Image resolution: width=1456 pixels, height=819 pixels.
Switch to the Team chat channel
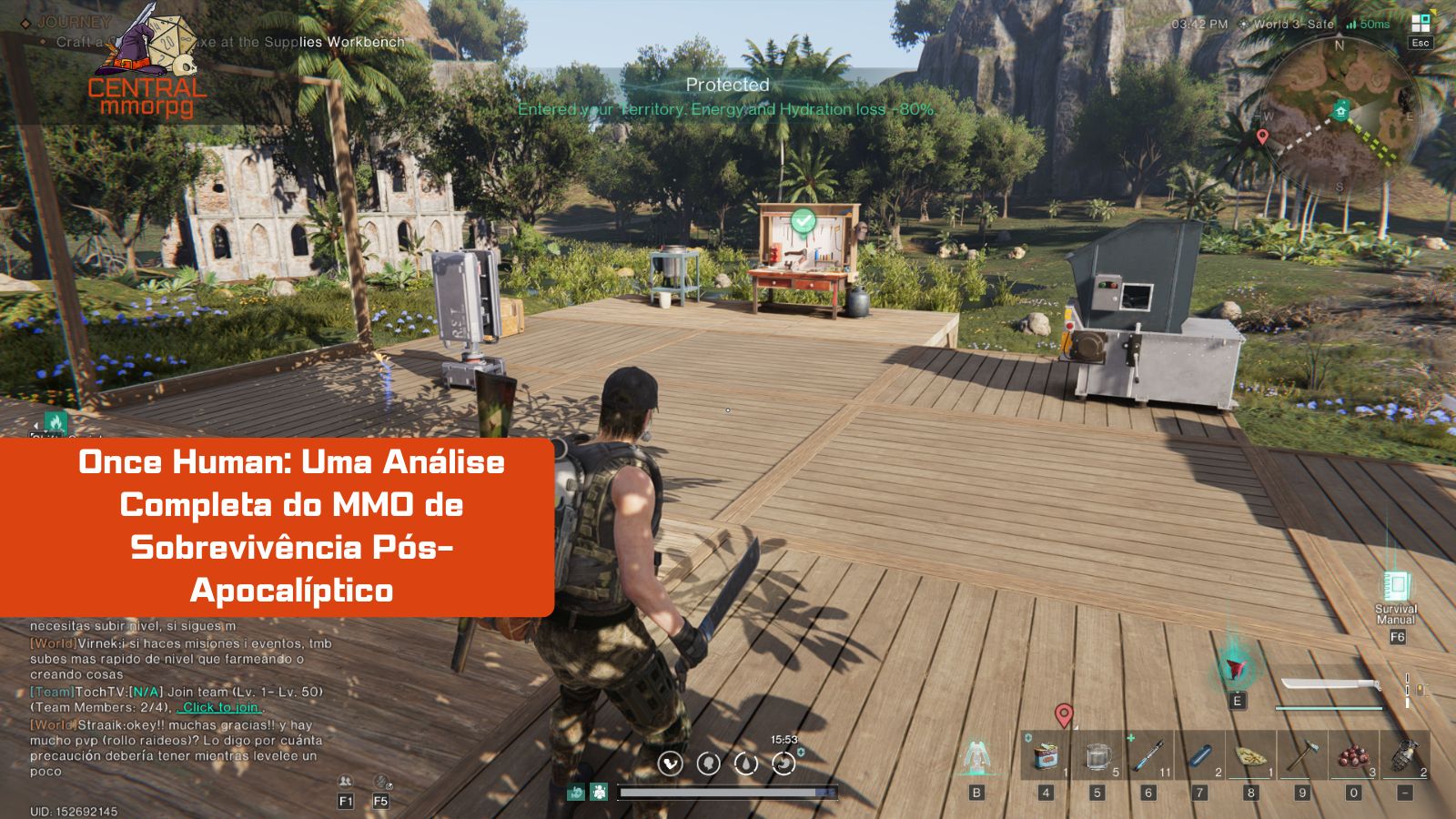click(51, 692)
